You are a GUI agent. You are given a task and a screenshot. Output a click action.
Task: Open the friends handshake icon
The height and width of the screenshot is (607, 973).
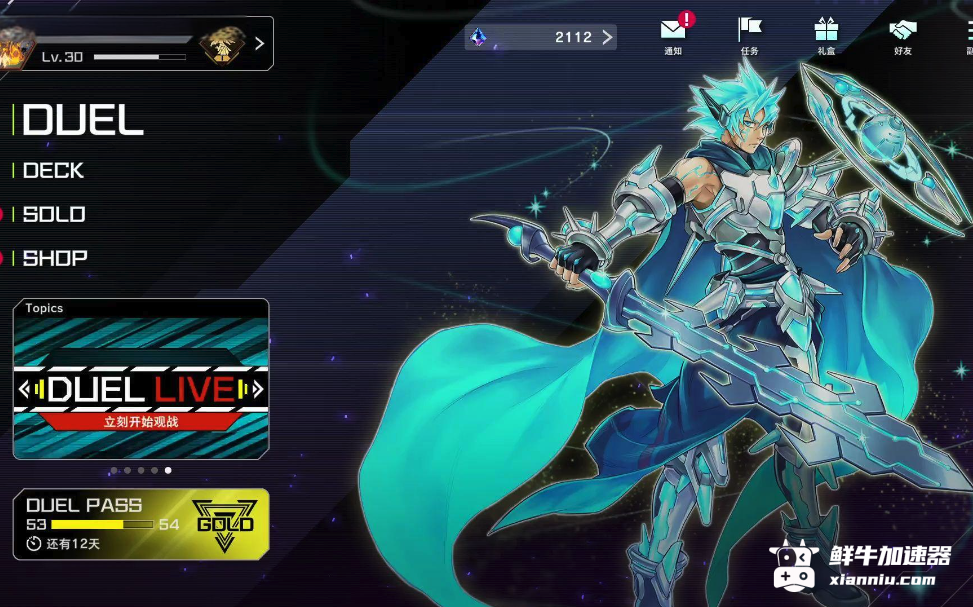tap(903, 32)
